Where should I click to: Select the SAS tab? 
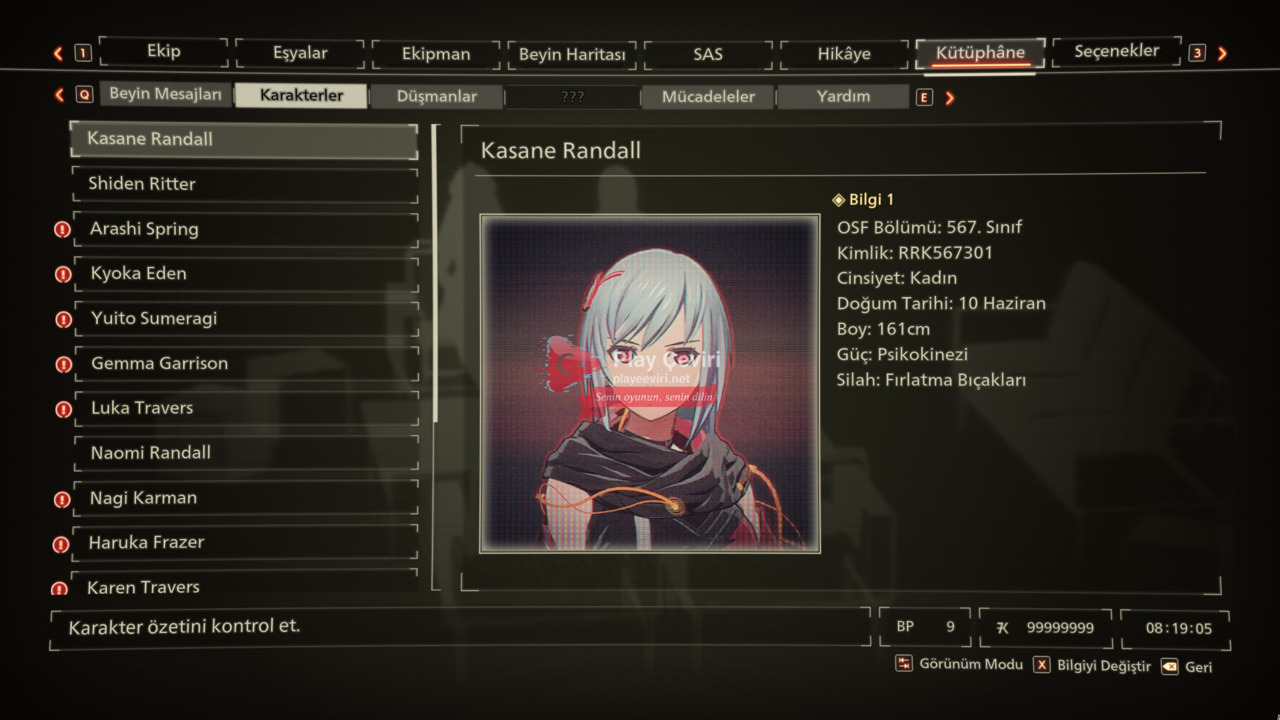pos(708,55)
